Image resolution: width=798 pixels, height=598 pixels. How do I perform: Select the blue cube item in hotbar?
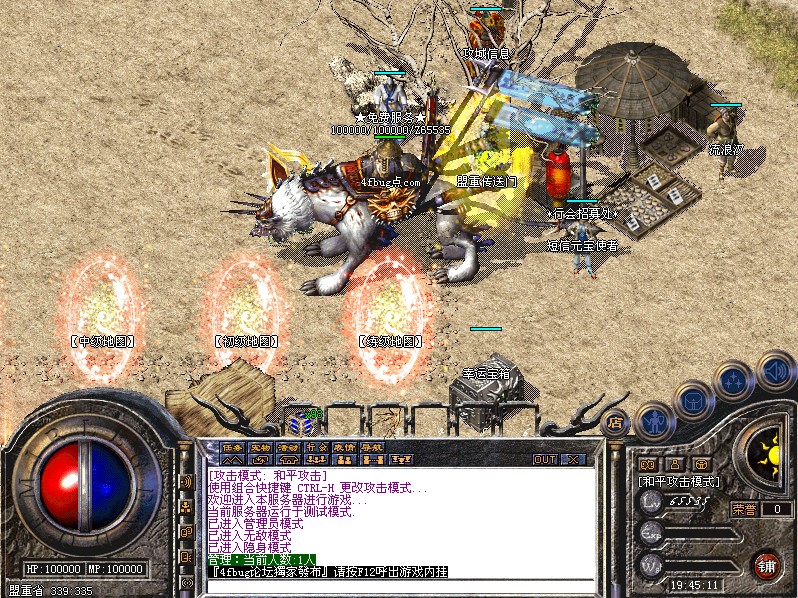coord(298,422)
